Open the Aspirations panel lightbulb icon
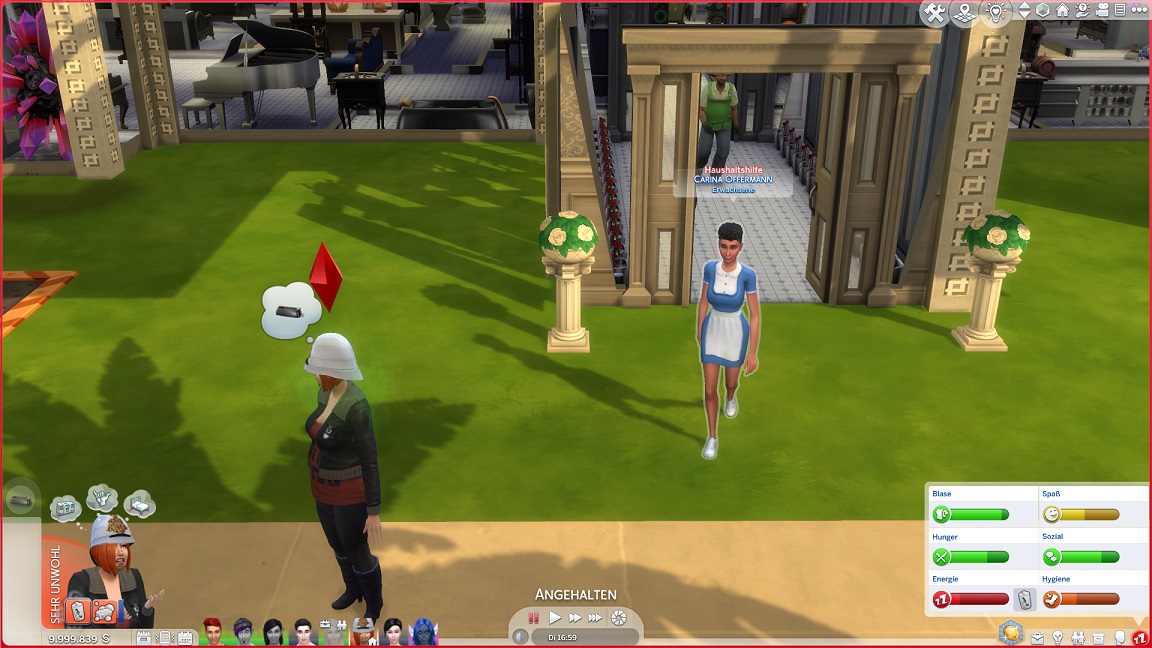 pyautogui.click(x=1057, y=637)
